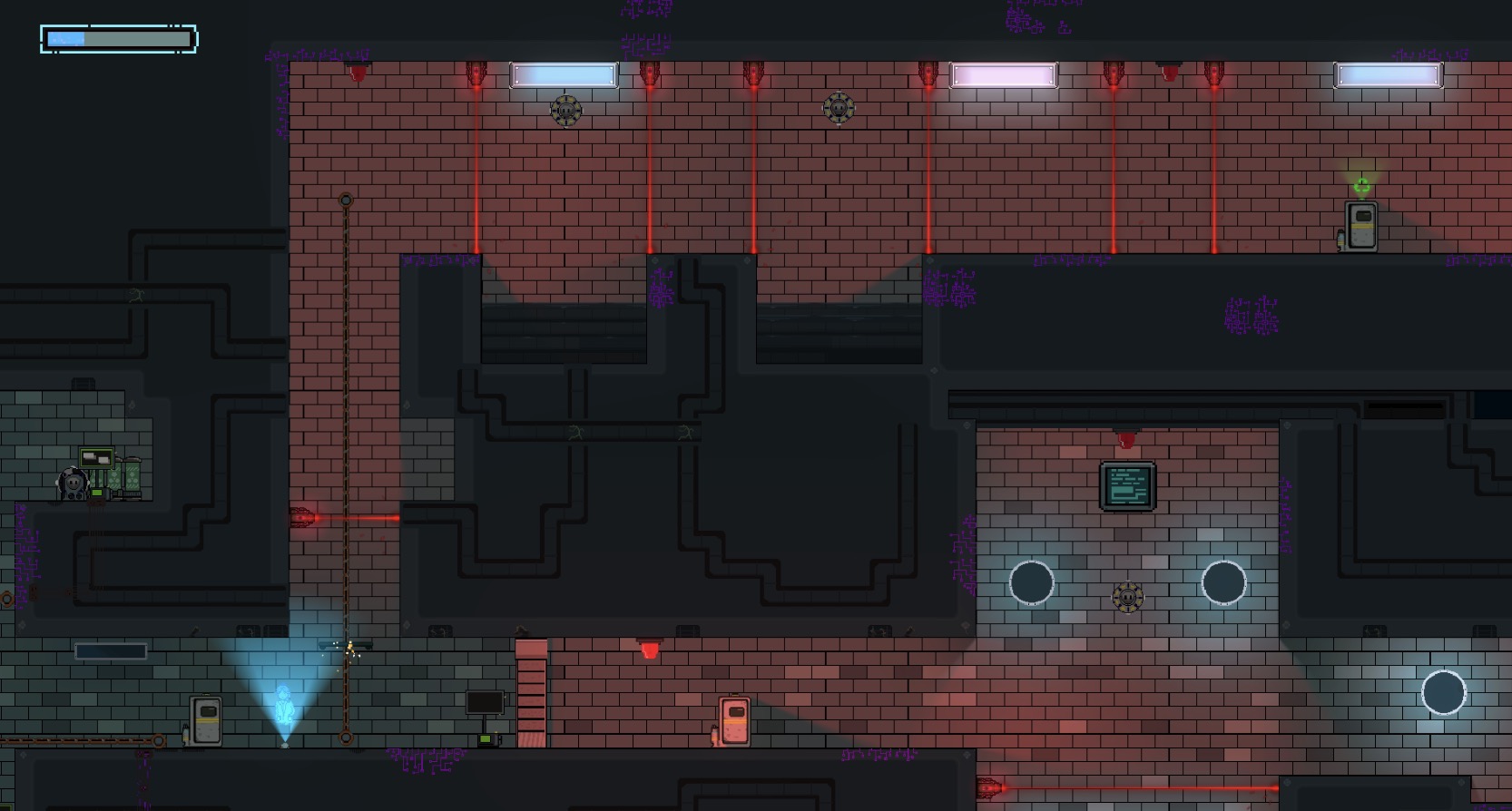The image size is (1512, 811).
Task: Toggle the red alarm light on the upper-left ceiling
Action: coord(358,70)
